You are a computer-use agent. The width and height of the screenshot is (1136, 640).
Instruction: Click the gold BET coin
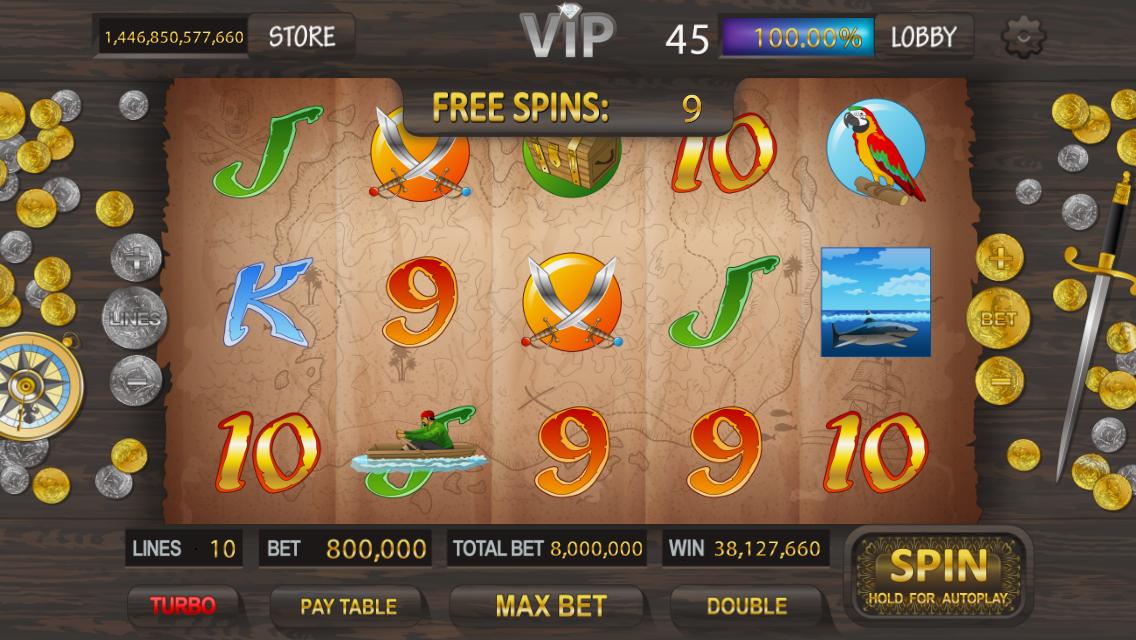click(x=997, y=320)
